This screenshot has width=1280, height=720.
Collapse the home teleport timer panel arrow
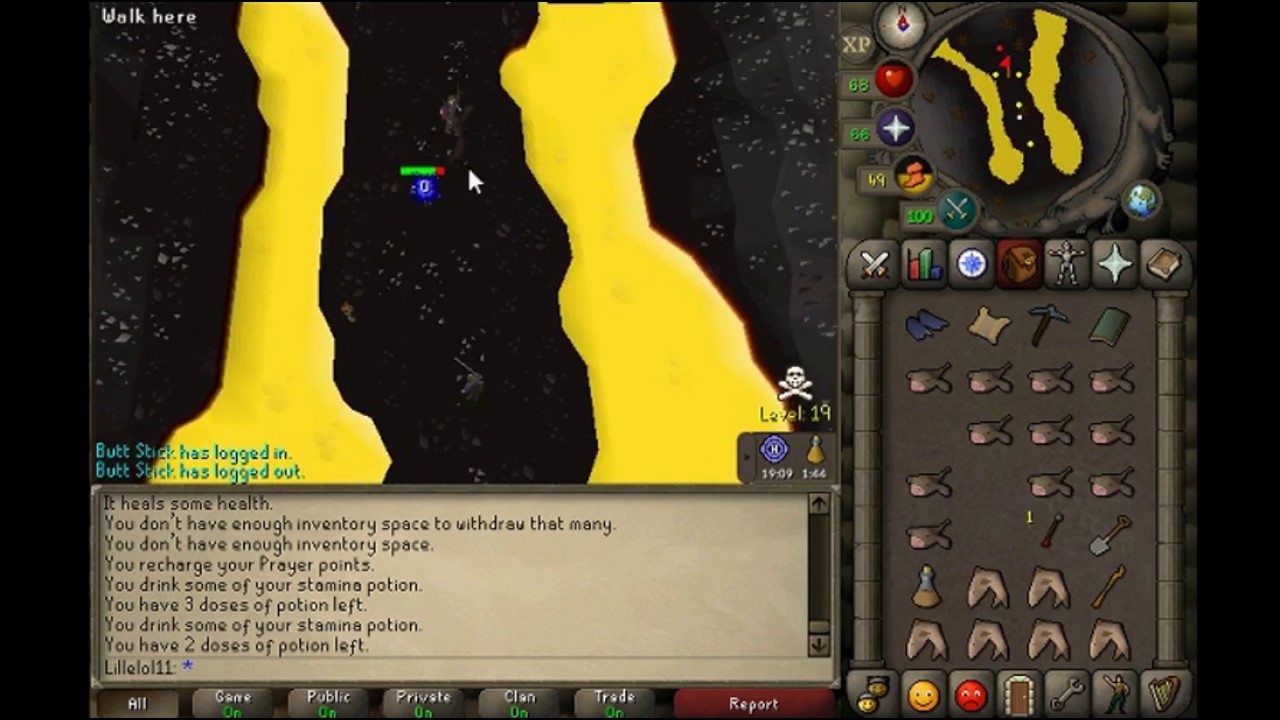(745, 455)
